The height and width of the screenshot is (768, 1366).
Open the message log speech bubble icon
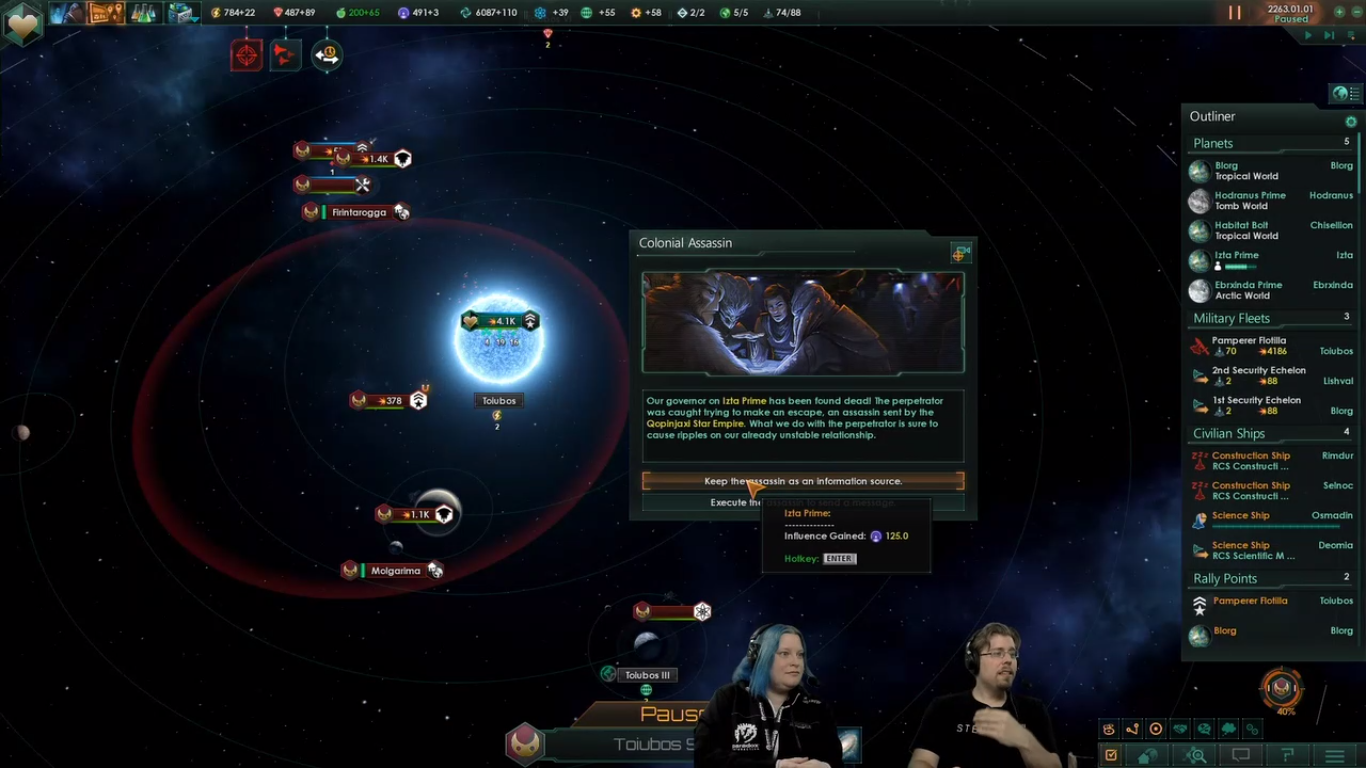1241,757
